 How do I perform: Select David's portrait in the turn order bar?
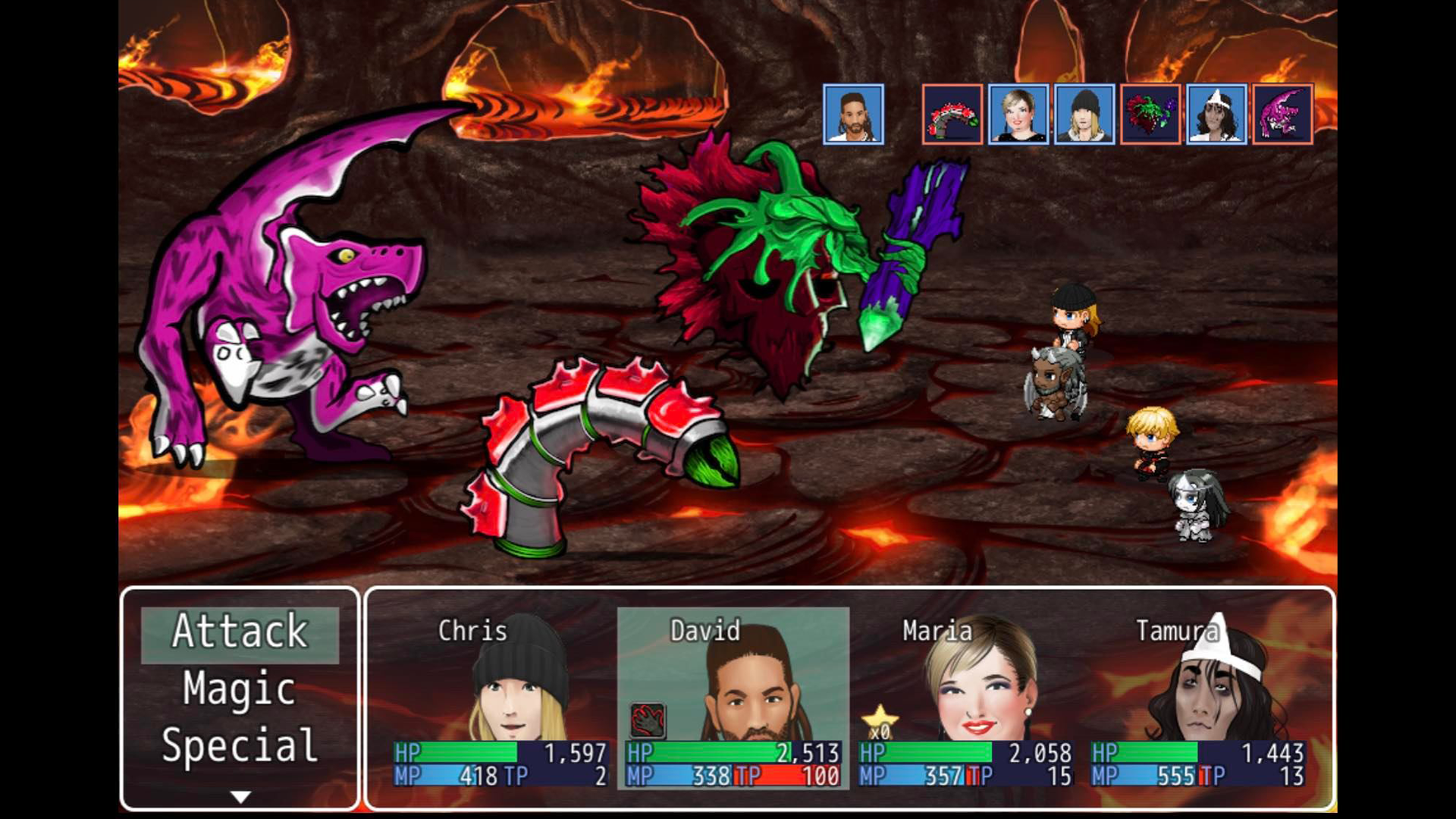[x=854, y=114]
